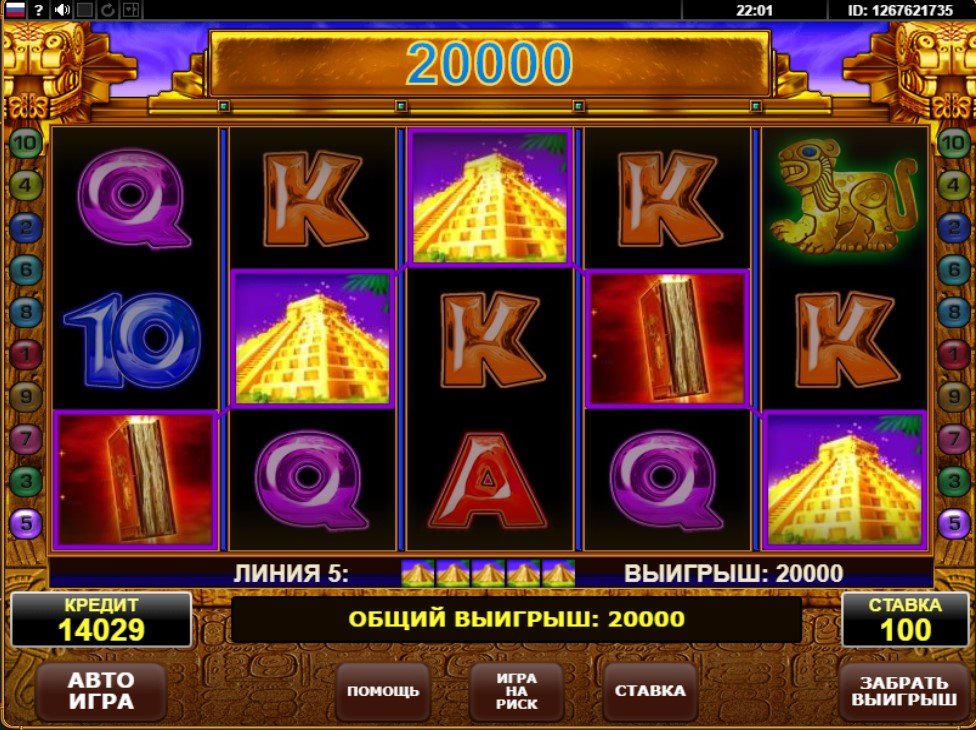Click the СТАВКА bet button
The image size is (976, 730).
pyautogui.click(x=650, y=691)
